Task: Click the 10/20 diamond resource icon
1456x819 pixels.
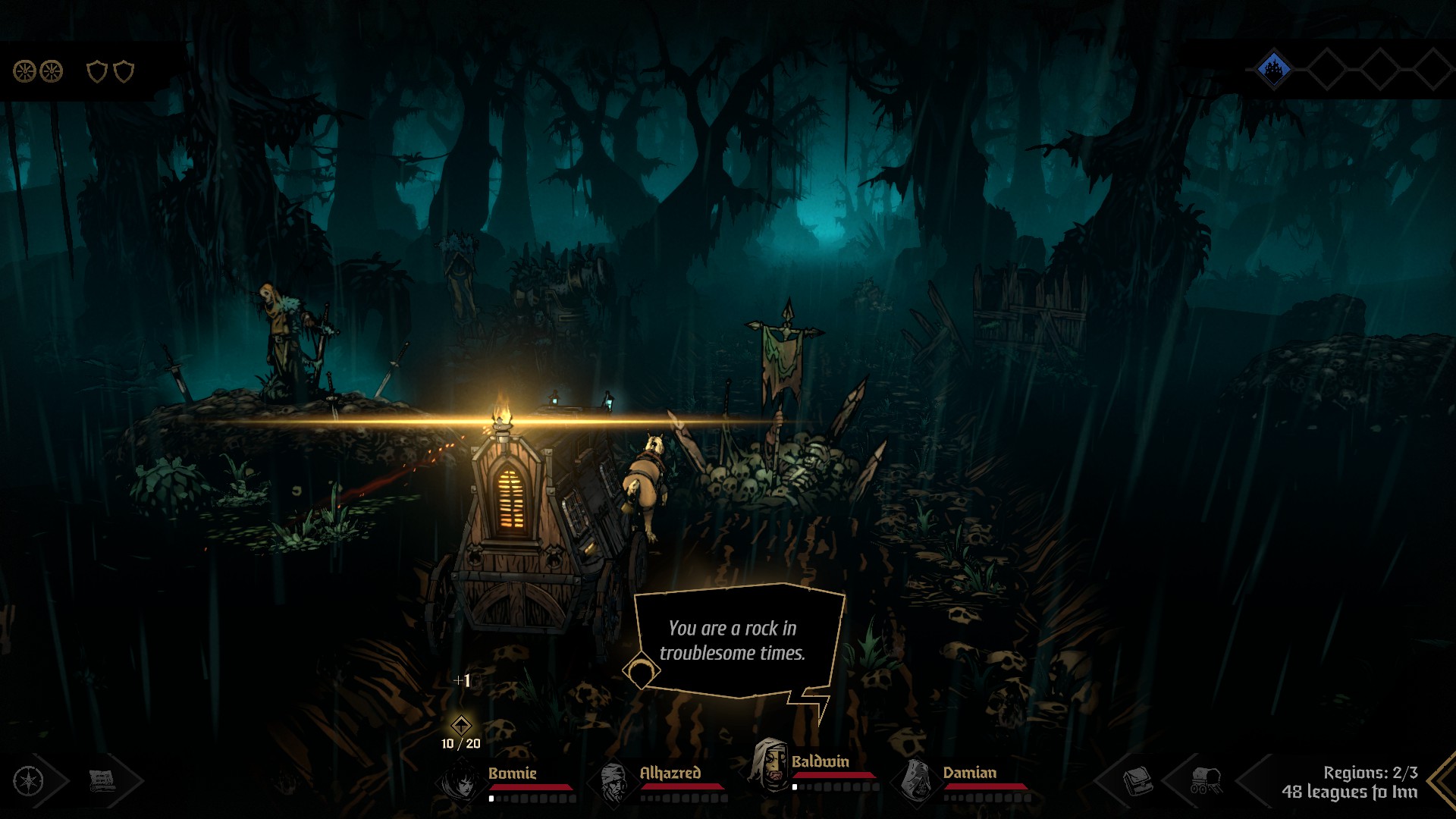Action: click(x=461, y=725)
